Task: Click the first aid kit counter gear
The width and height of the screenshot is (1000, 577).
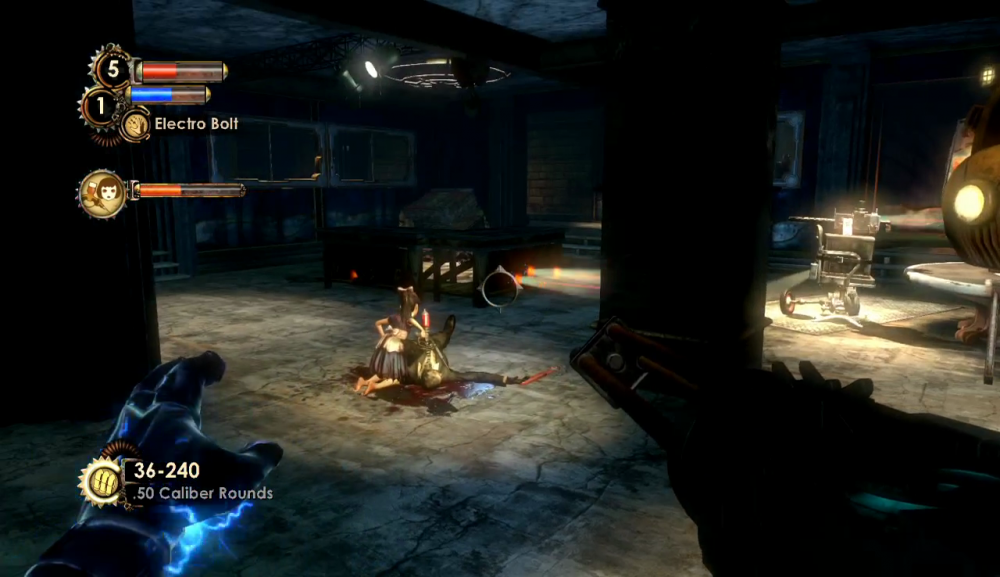Action: pos(112,69)
